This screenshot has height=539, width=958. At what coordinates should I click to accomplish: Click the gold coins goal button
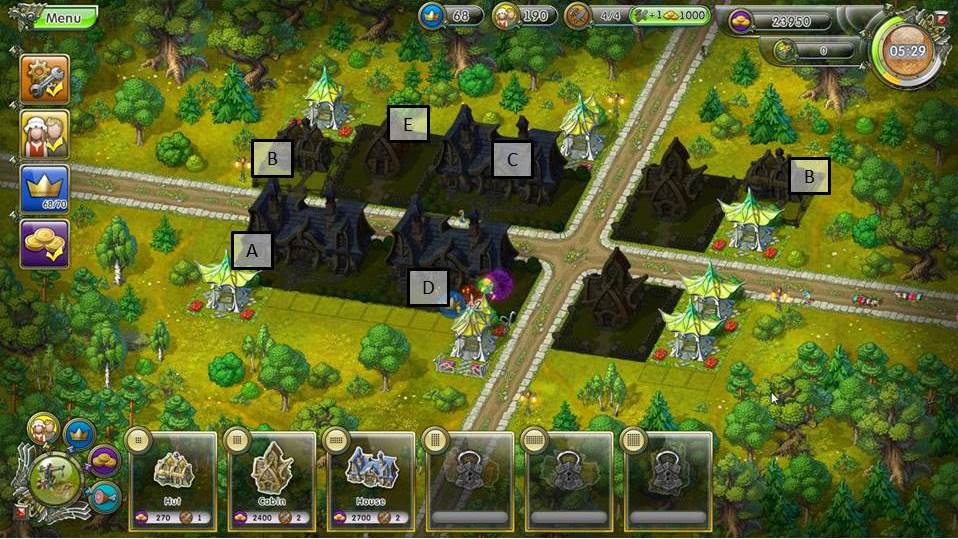click(x=45, y=244)
